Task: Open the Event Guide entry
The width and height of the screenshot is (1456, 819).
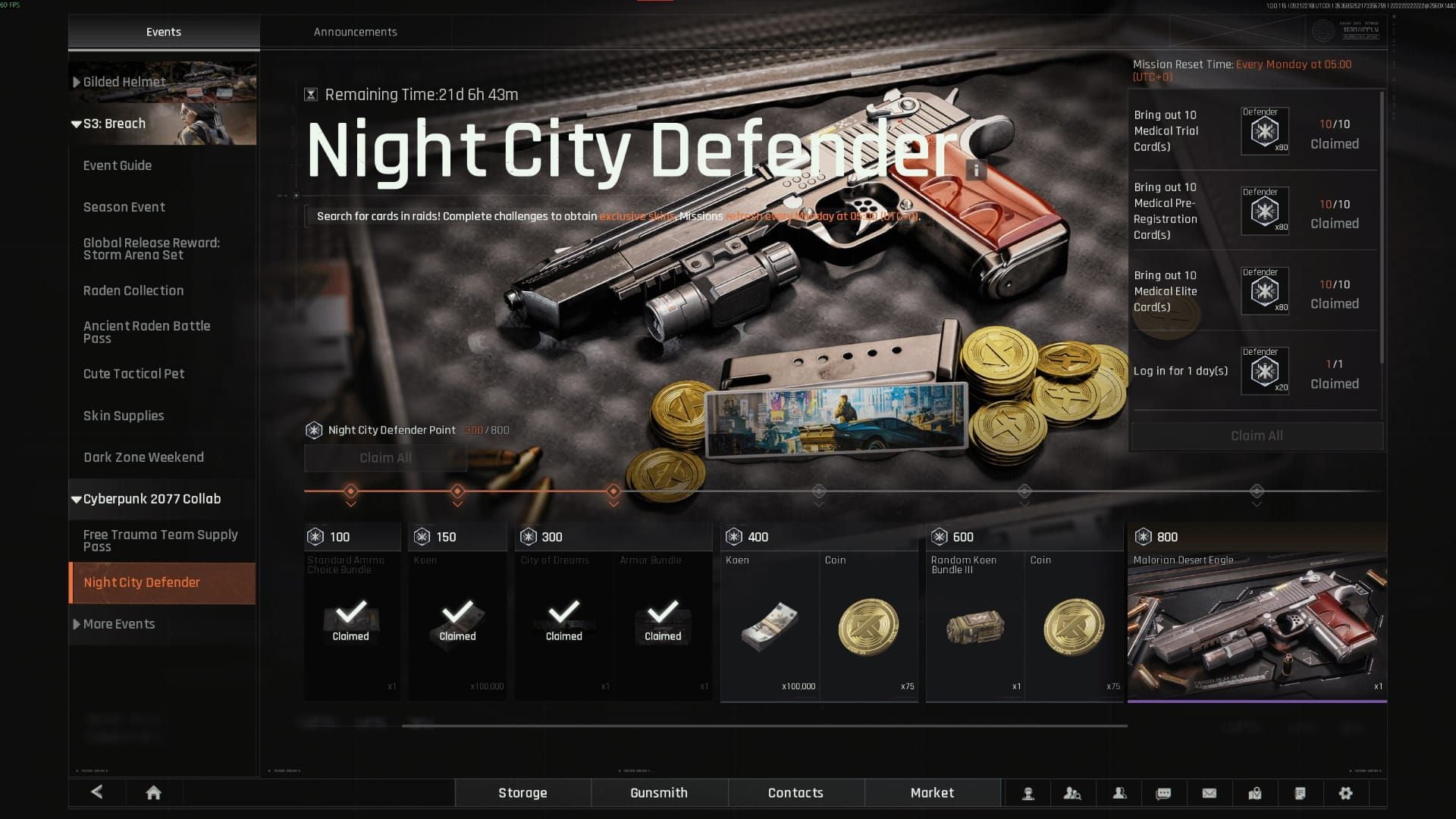Action: 118,165
